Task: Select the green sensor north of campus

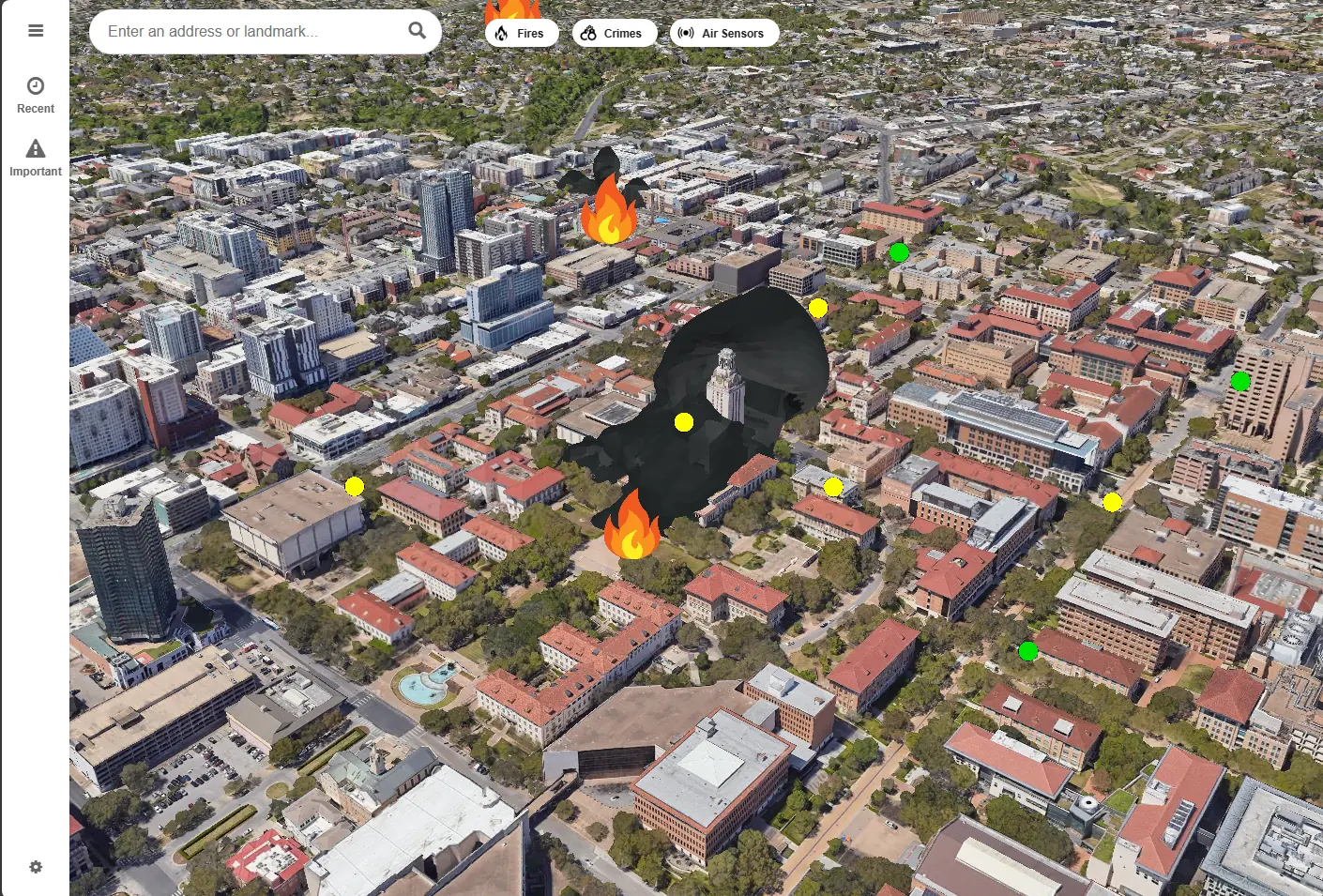Action: (899, 251)
